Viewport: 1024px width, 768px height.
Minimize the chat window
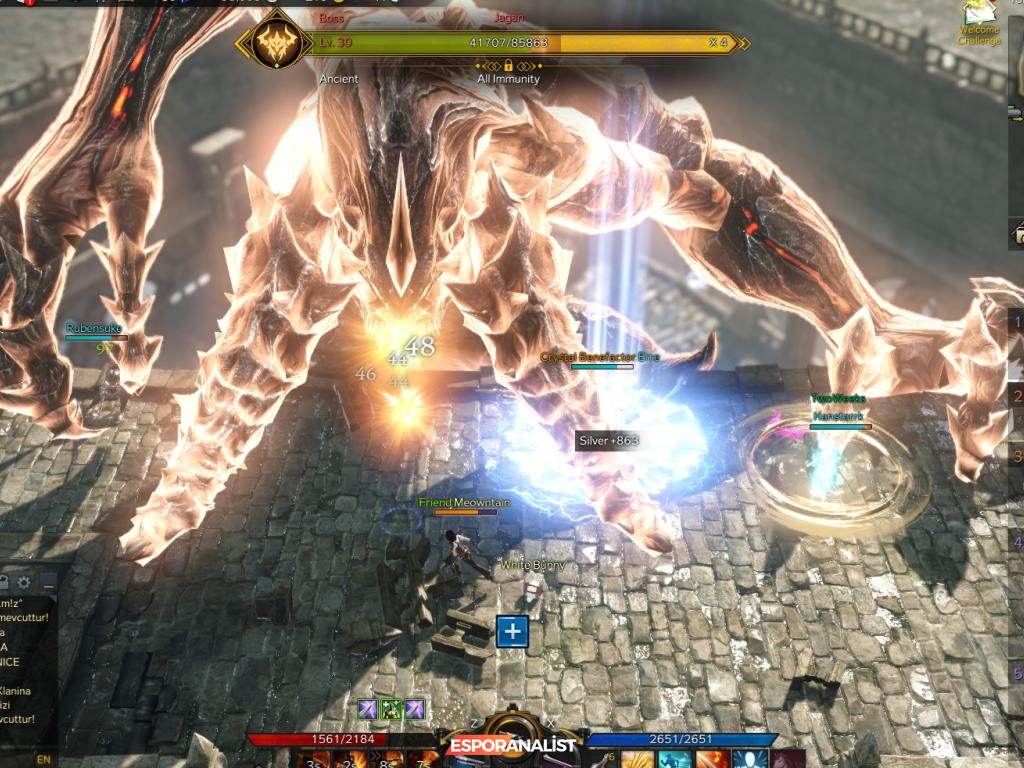coord(47,582)
